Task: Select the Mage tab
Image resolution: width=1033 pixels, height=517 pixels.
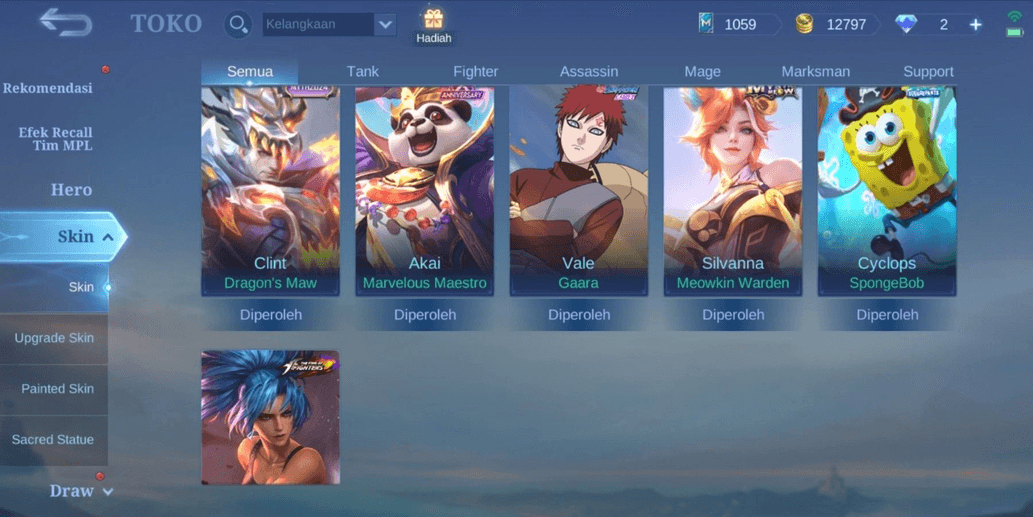Action: pyautogui.click(x=702, y=71)
